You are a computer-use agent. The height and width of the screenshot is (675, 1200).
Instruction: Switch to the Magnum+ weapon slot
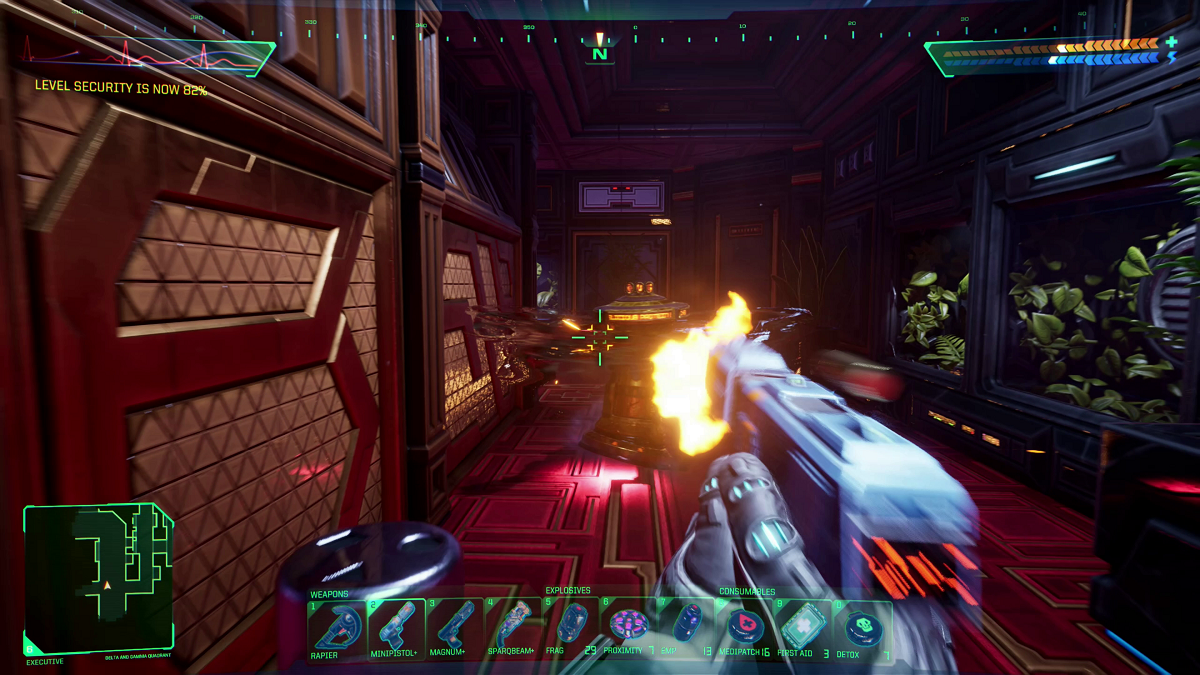coord(454,627)
